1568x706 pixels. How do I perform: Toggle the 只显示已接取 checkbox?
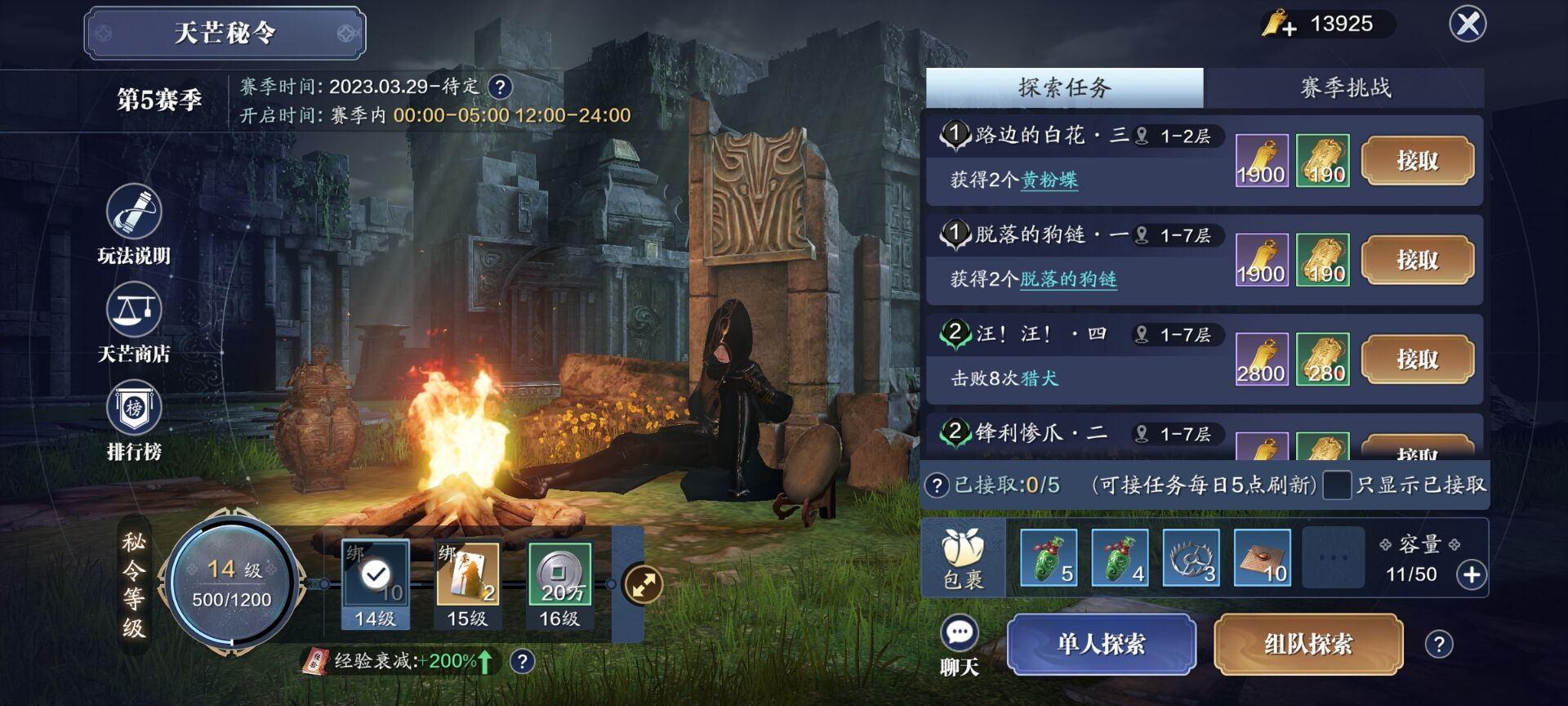(x=1337, y=485)
